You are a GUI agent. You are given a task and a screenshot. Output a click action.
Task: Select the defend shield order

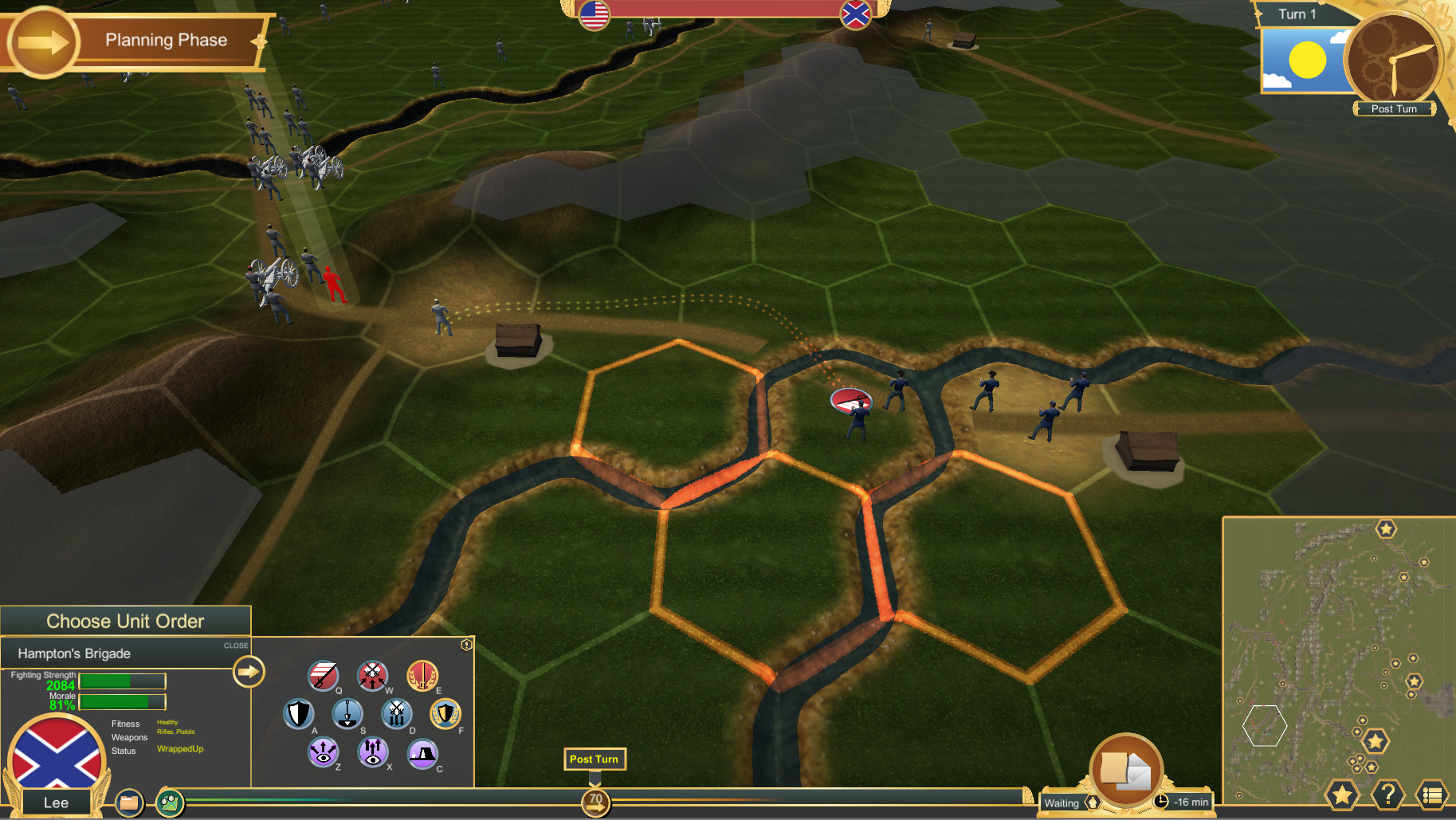[299, 714]
